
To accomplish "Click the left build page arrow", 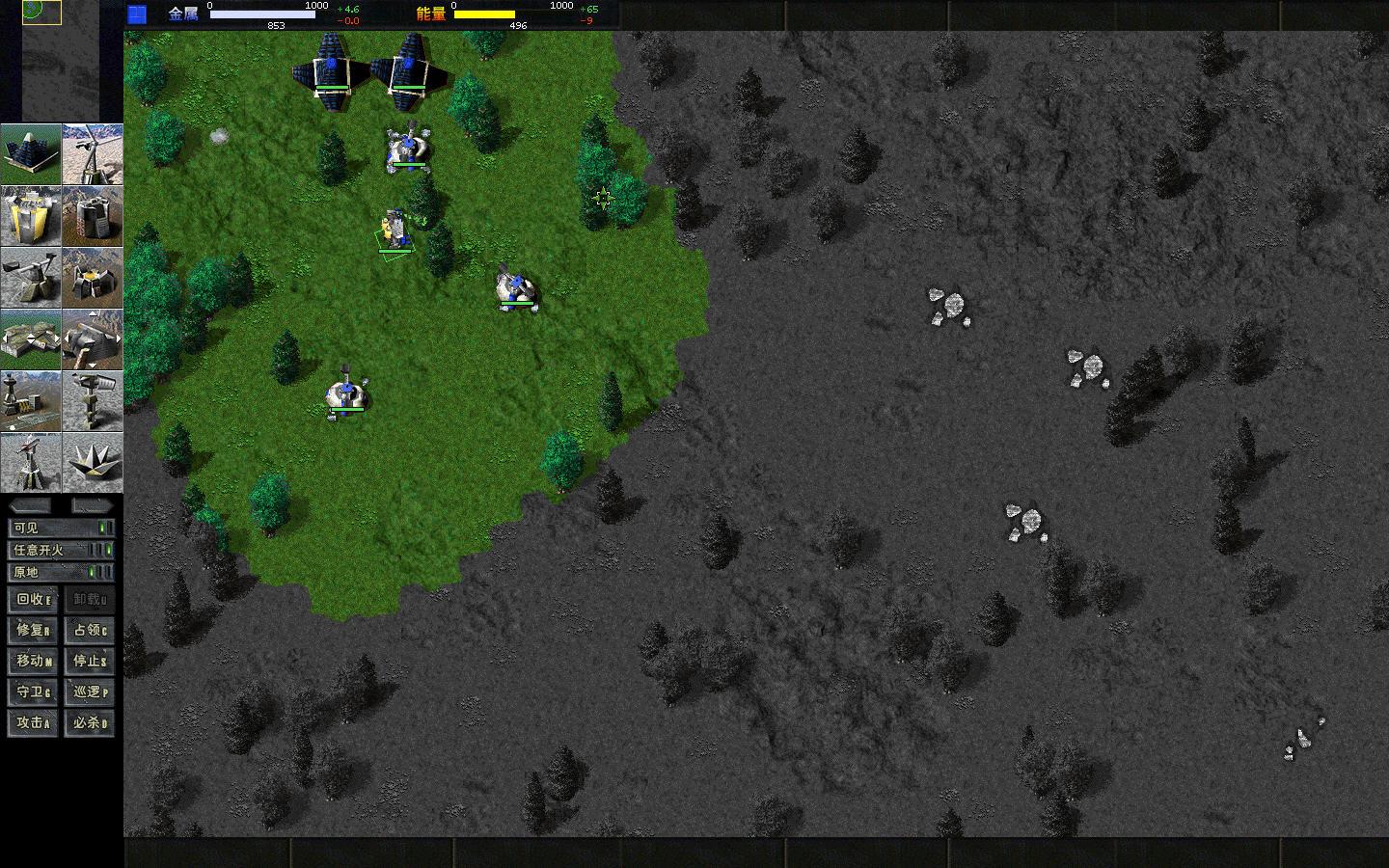I will tap(6, 339).
